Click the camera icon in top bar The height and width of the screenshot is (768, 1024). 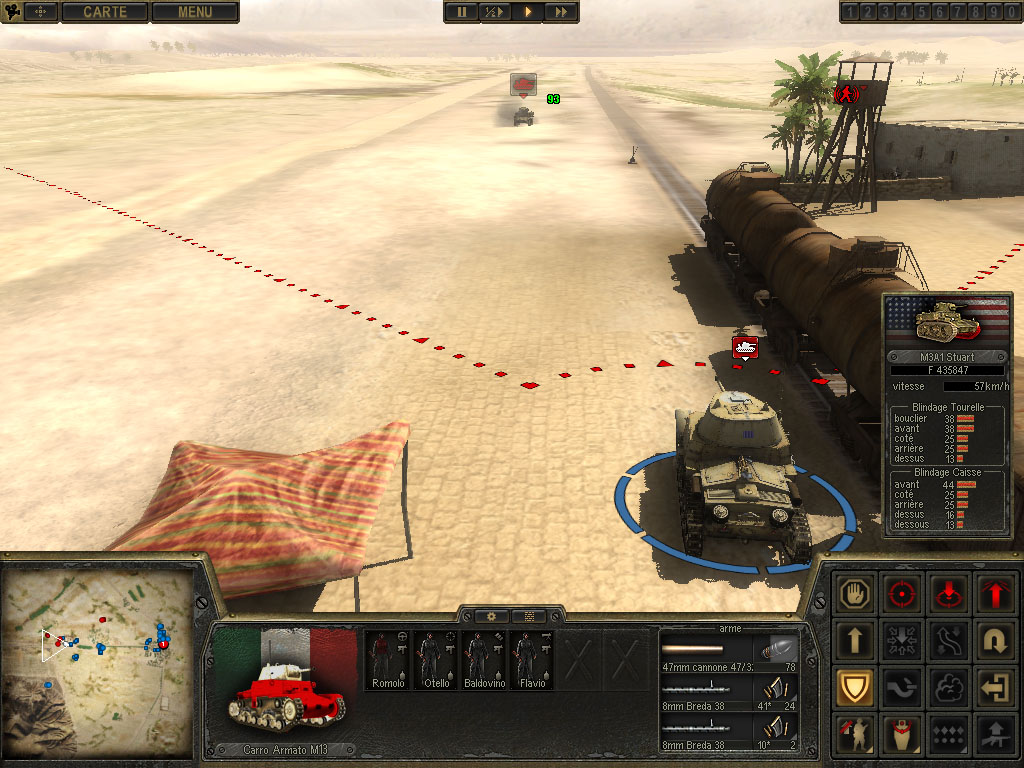click(x=14, y=12)
